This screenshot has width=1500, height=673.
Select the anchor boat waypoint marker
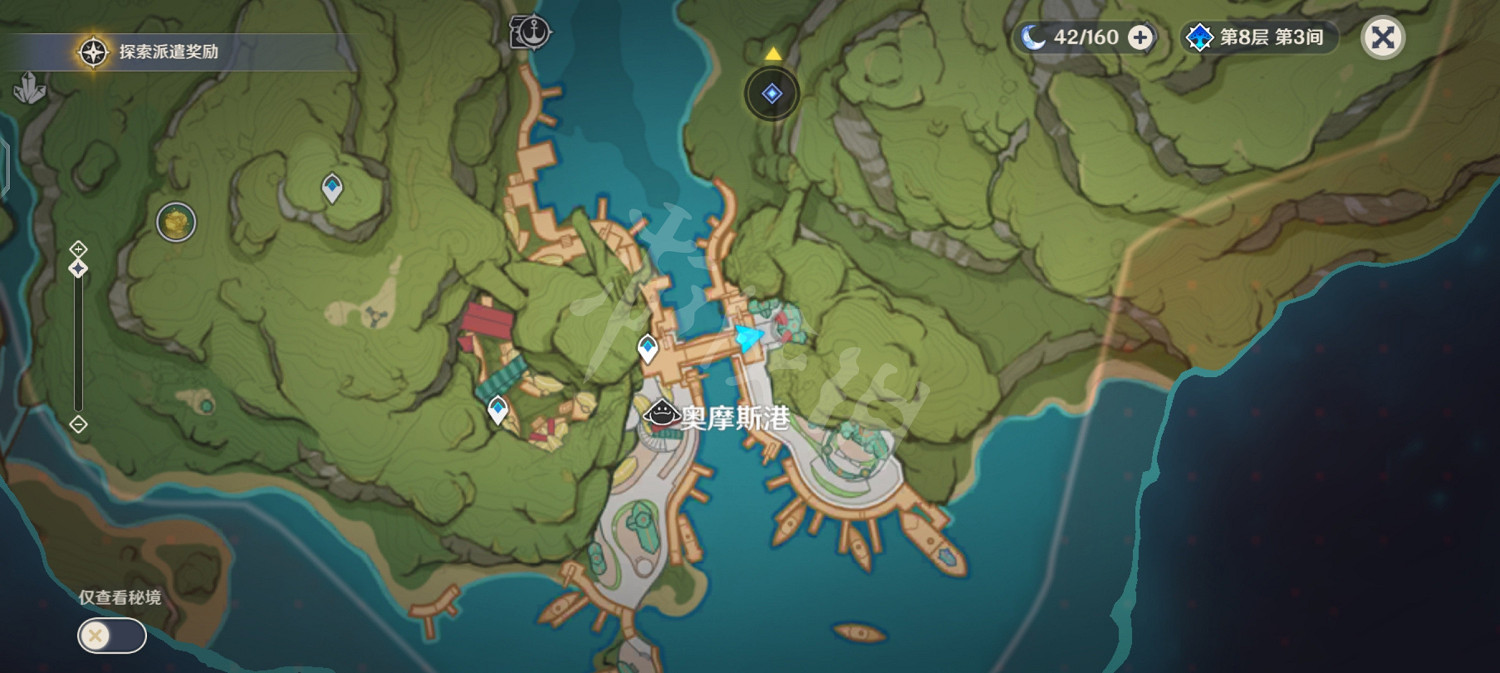pos(531,32)
